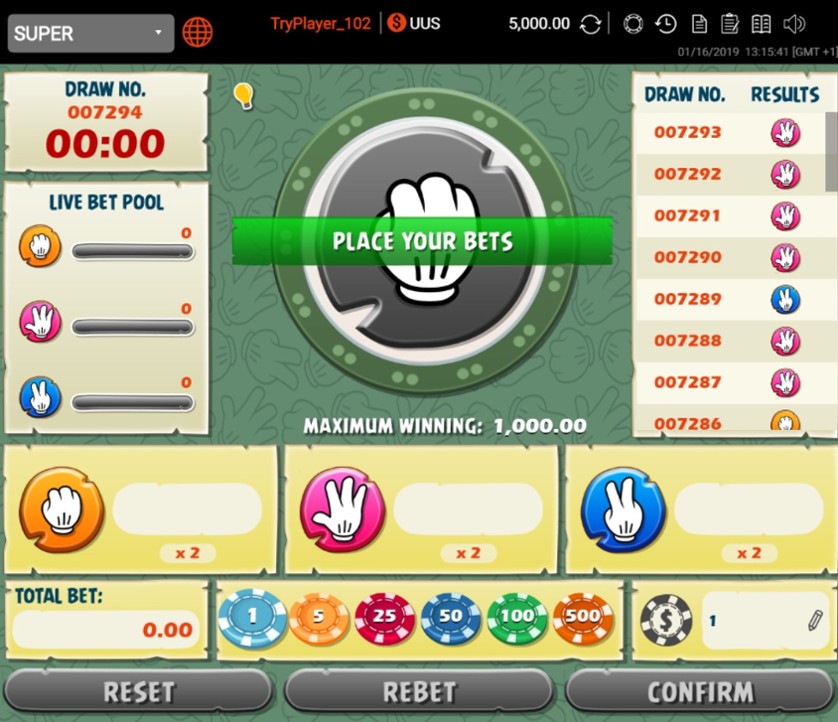Toggle sound with the speaker icon
This screenshot has width=838, height=722.
pos(795,25)
